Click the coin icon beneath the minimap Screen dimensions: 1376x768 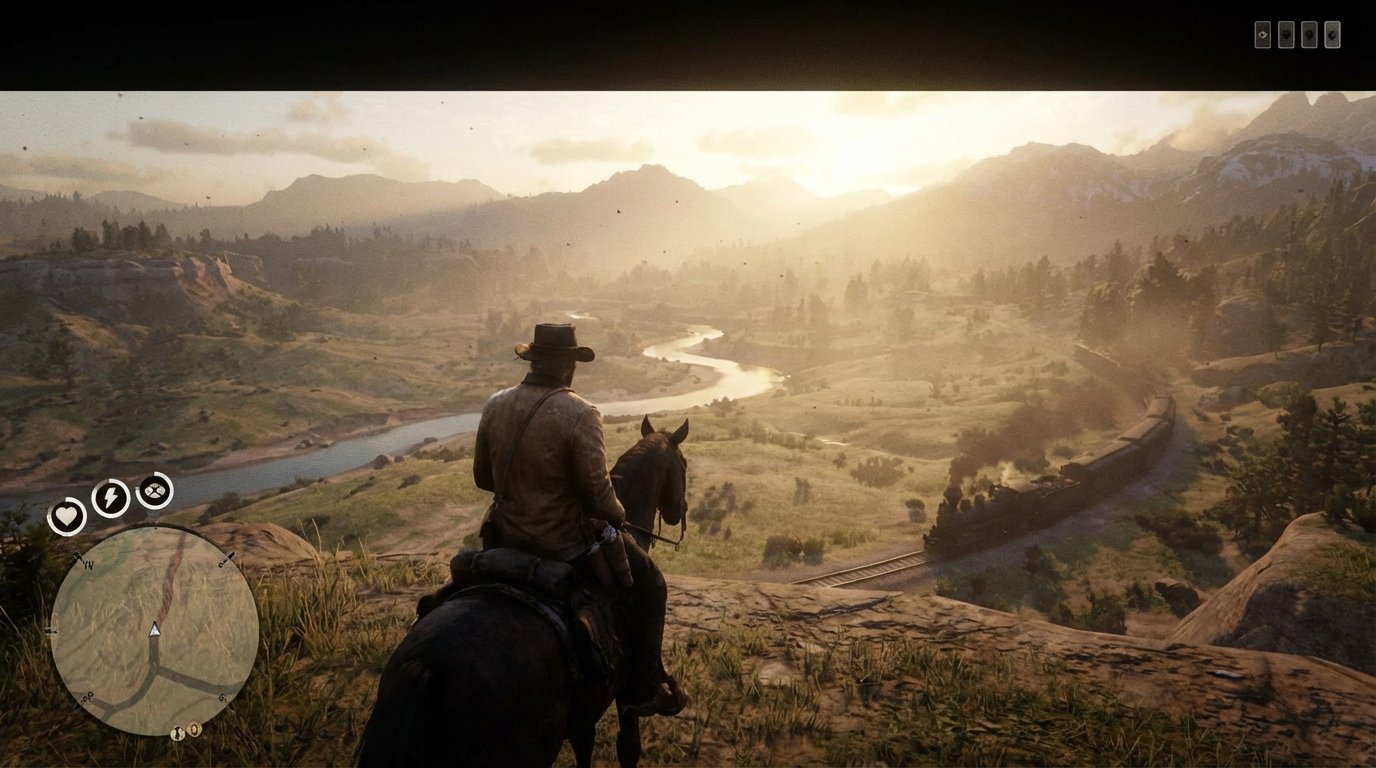coord(194,730)
